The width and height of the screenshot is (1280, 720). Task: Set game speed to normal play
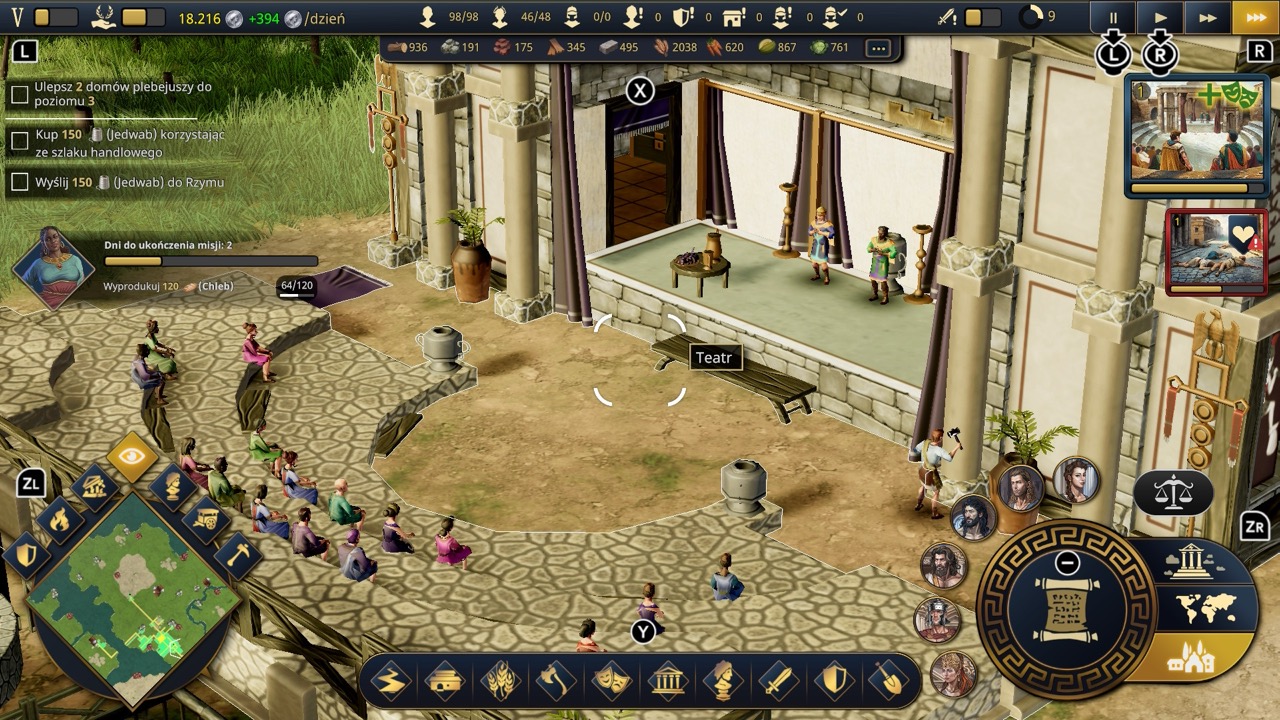coord(1160,17)
